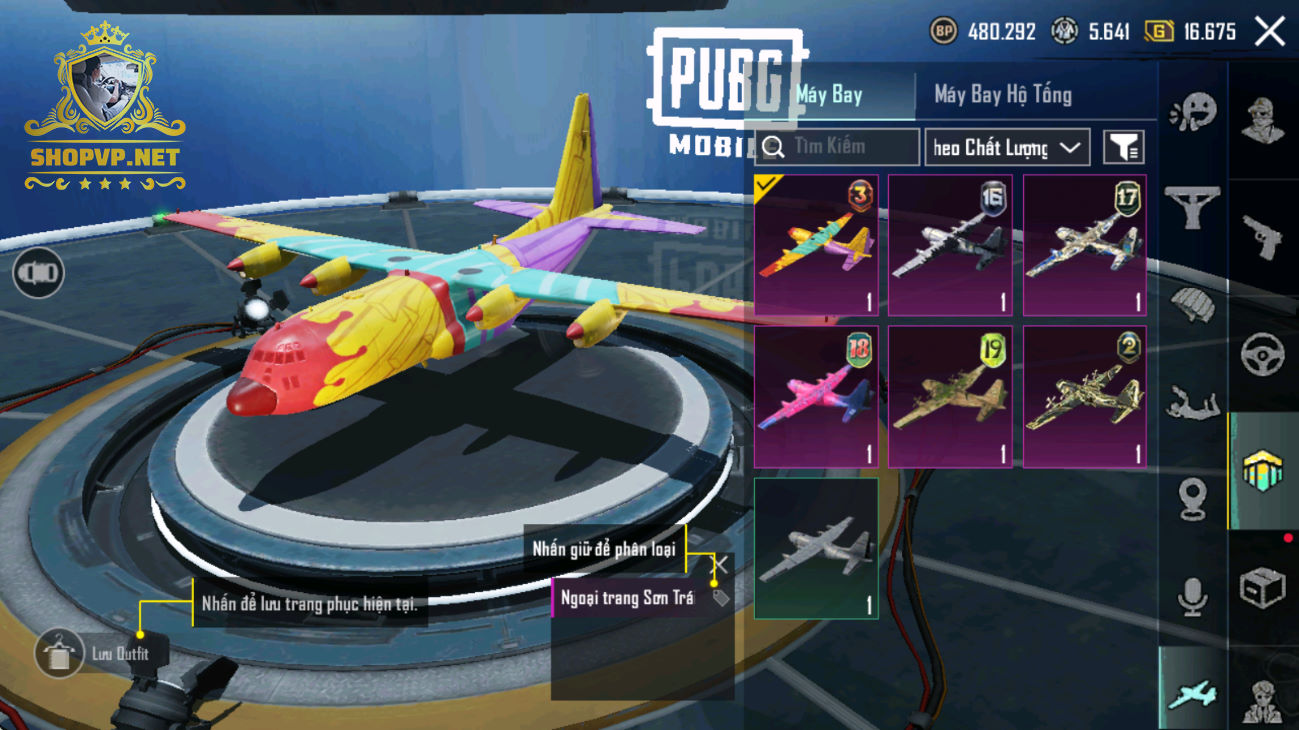Screen dimensions: 1299x730
Task: Close the Ngoại trang Sơn Trá tooltip
Action: [719, 565]
